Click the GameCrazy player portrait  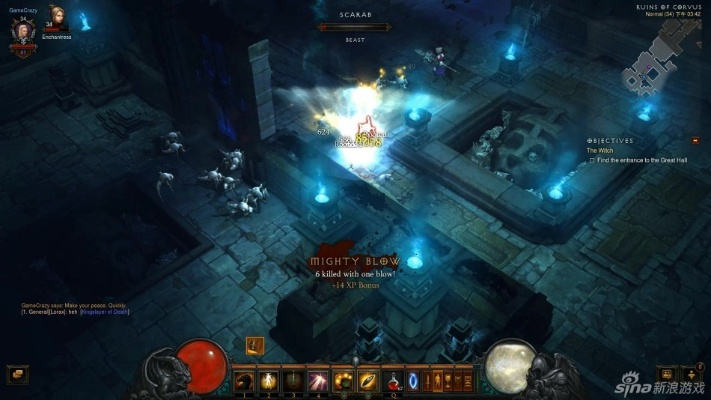(22, 29)
